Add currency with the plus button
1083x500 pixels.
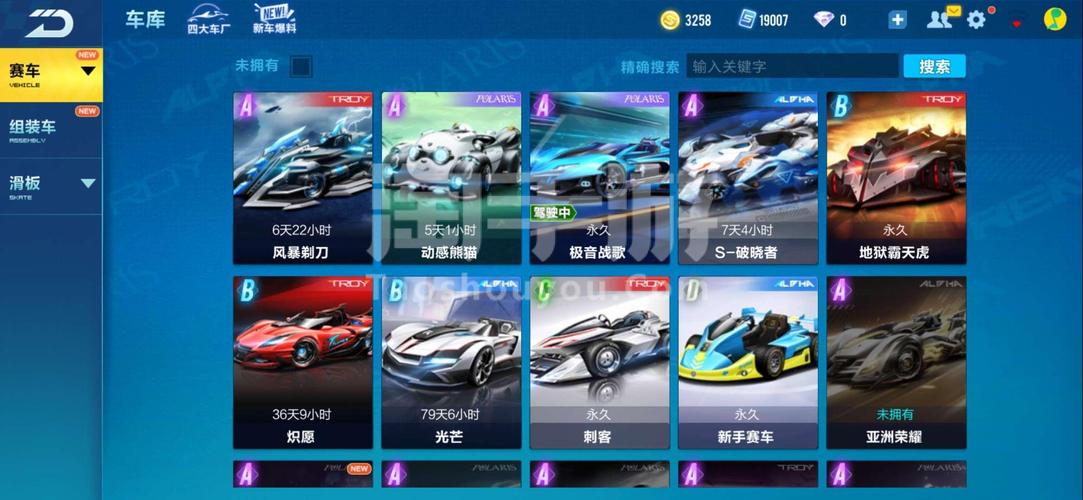(x=897, y=20)
